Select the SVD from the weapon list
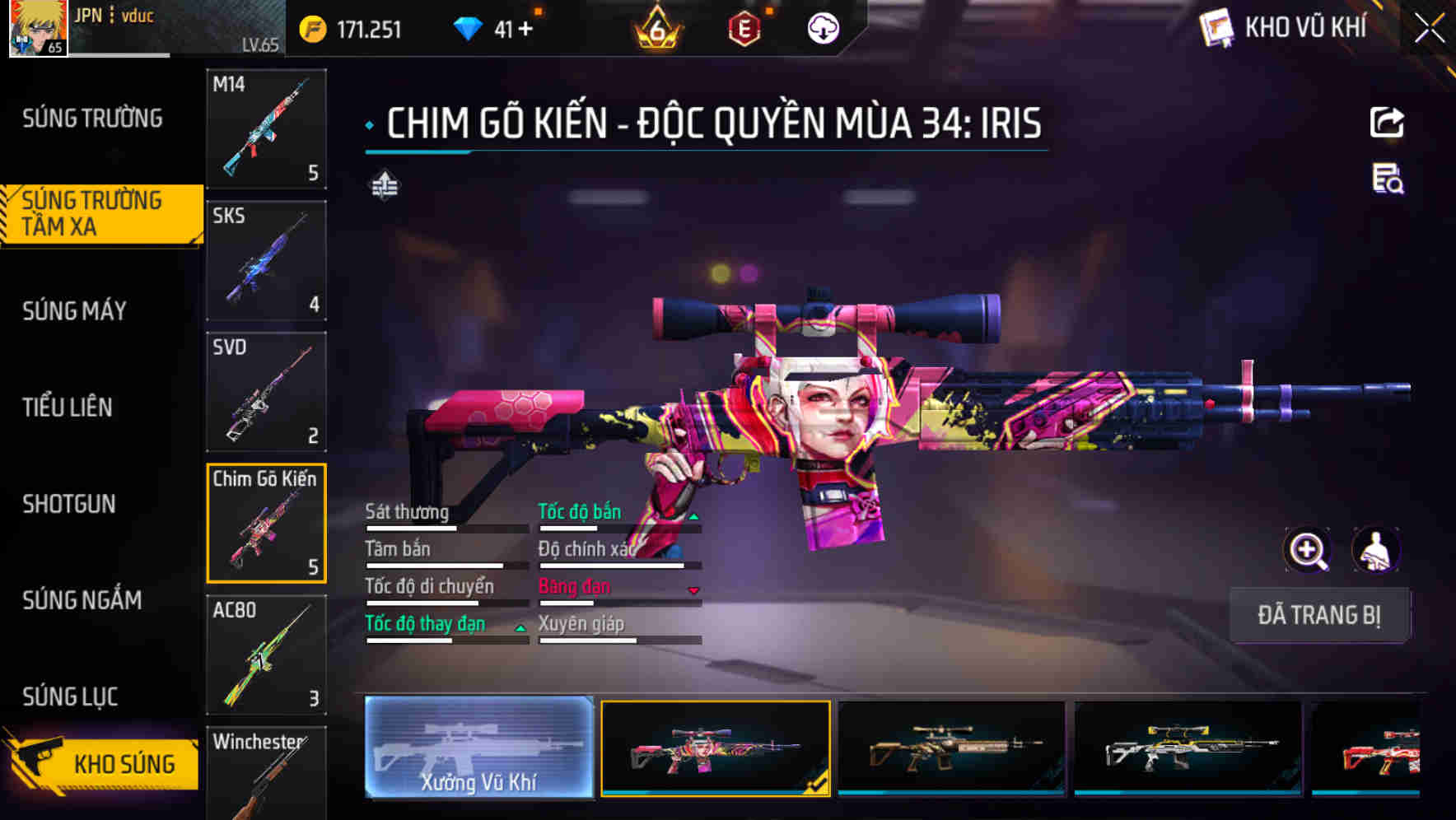Viewport: 1456px width, 820px height. coord(265,392)
